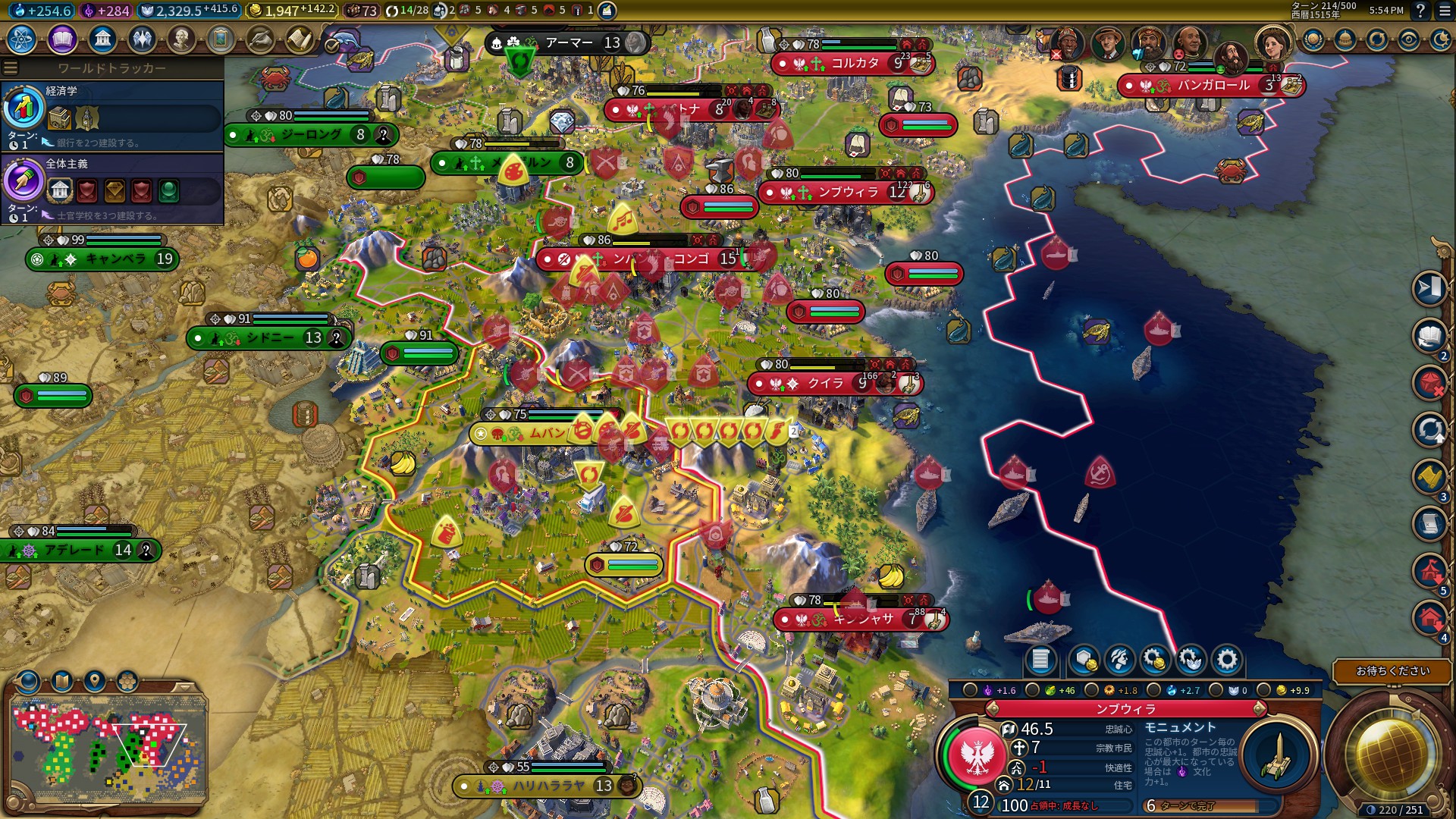Open the religion screen with the winged icon
Viewport: 1456px width, 819px height.
pyautogui.click(x=142, y=39)
